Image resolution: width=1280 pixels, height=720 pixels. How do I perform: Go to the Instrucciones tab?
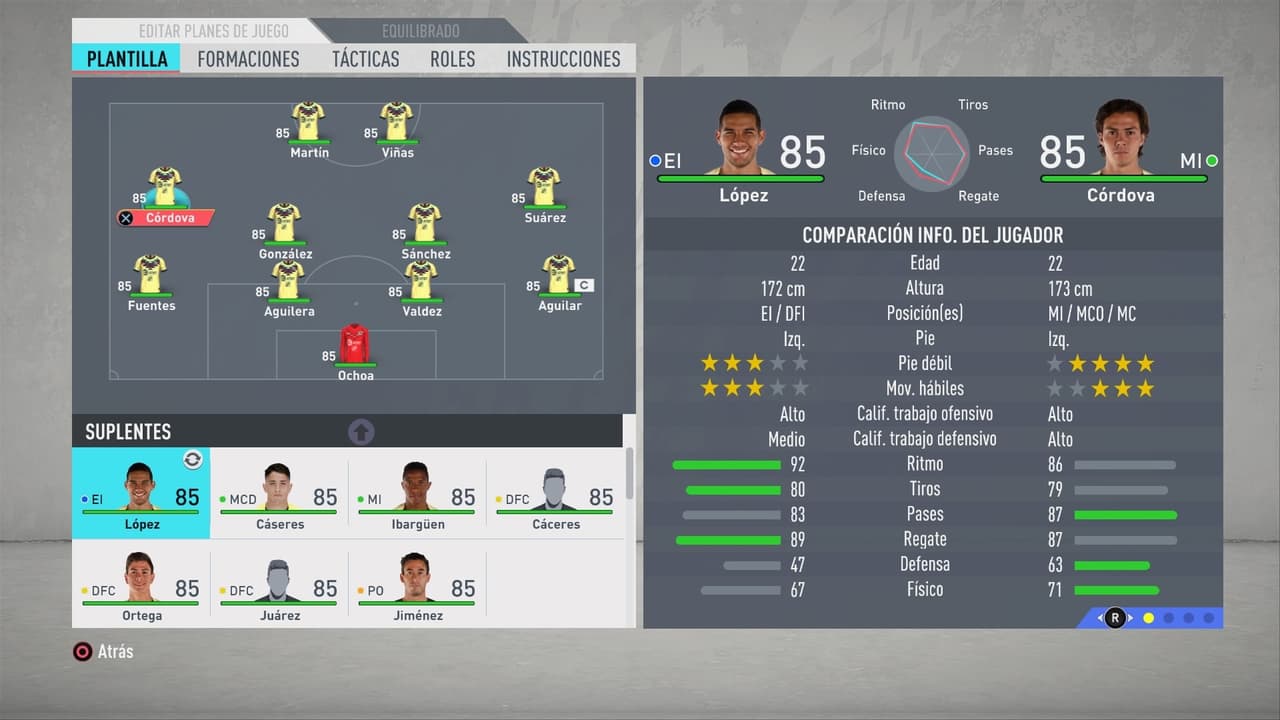tap(563, 59)
